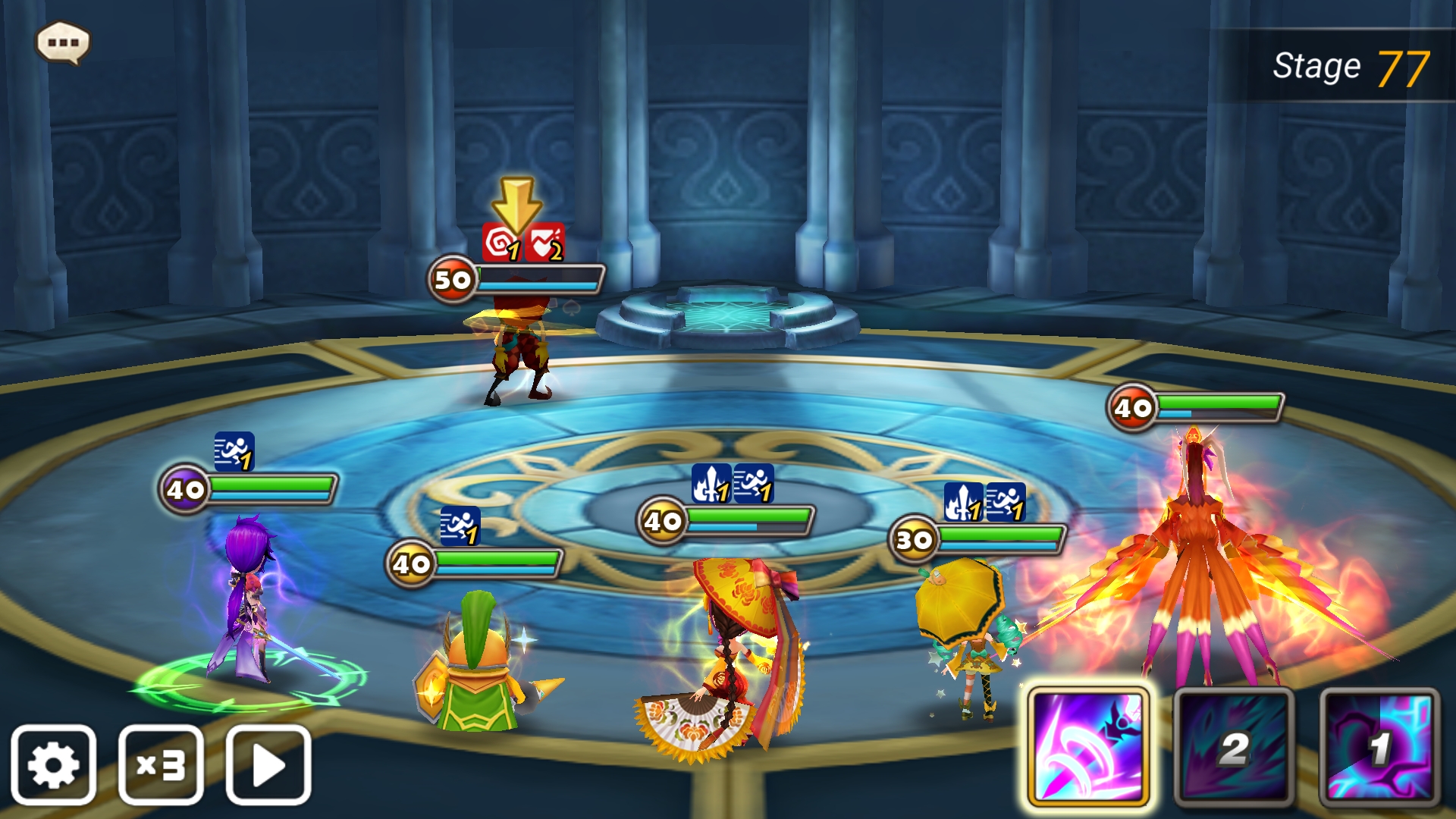The image size is (1456, 819).
Task: Select the skill on 2-turn cooldown
Action: click(1234, 747)
